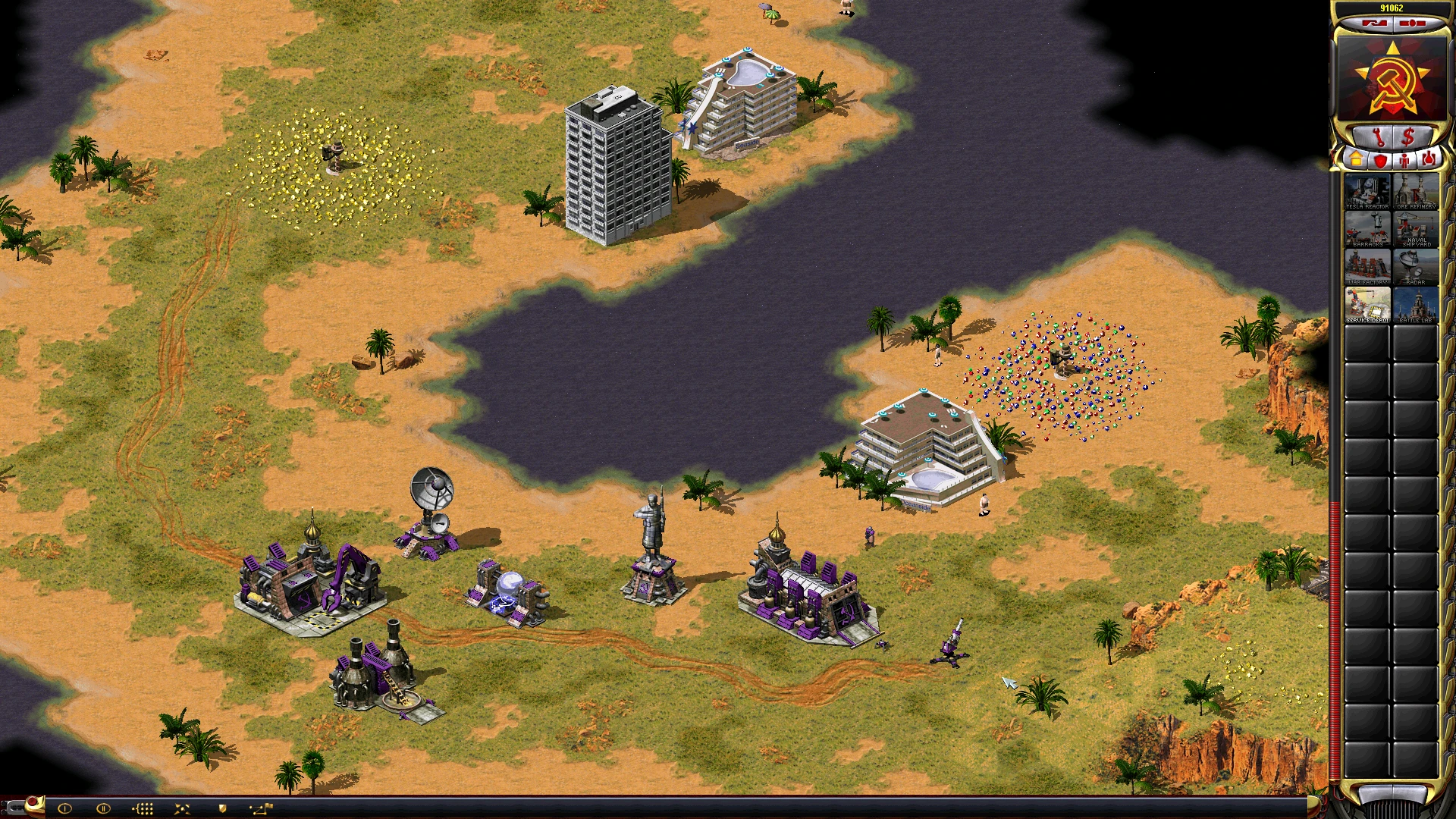Enable Repair mode with the wrench icon
This screenshot has width=1456, height=819.
click(1379, 136)
